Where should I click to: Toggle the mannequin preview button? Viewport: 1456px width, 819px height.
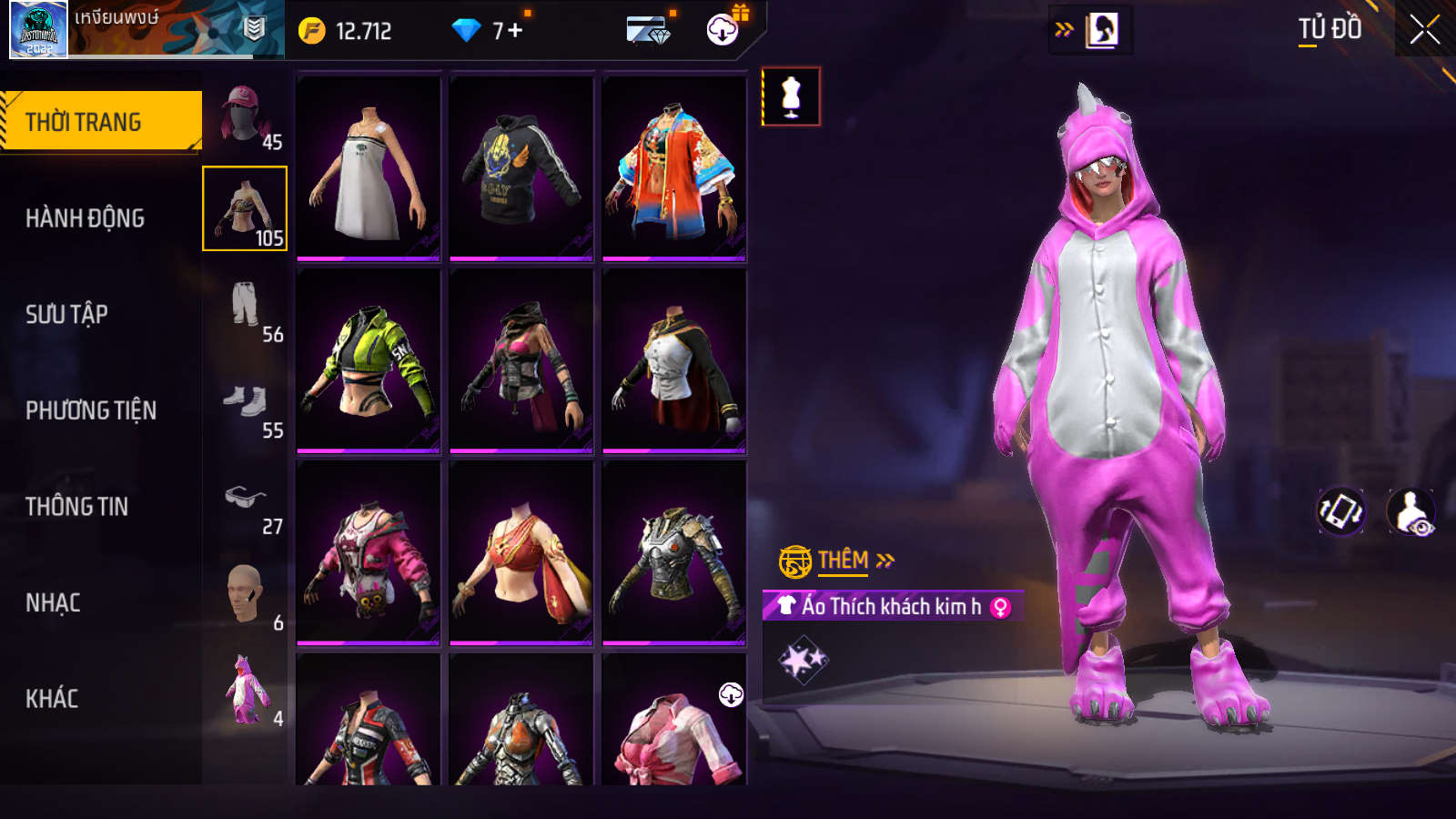791,96
